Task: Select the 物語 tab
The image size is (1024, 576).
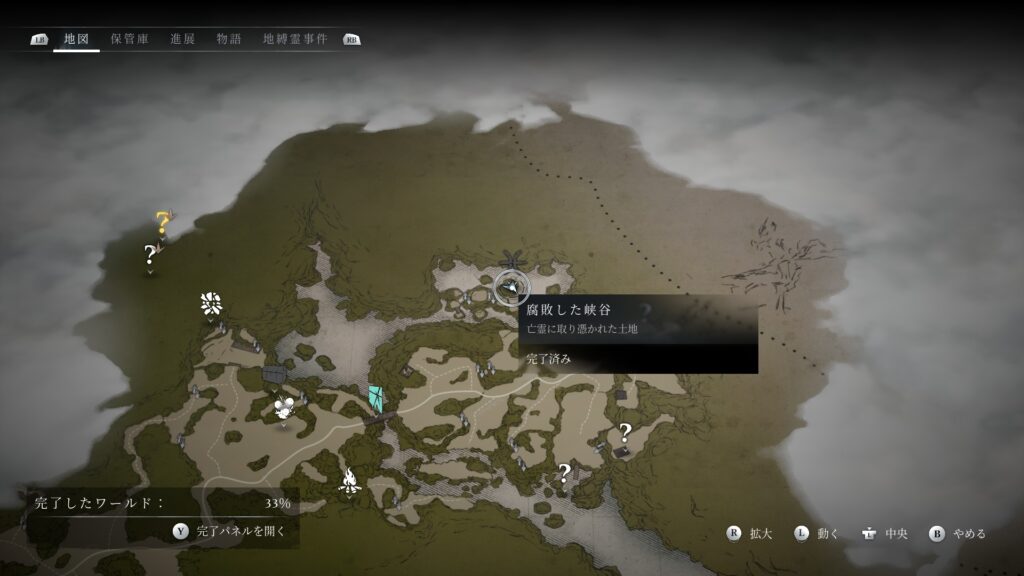Action: [229, 39]
